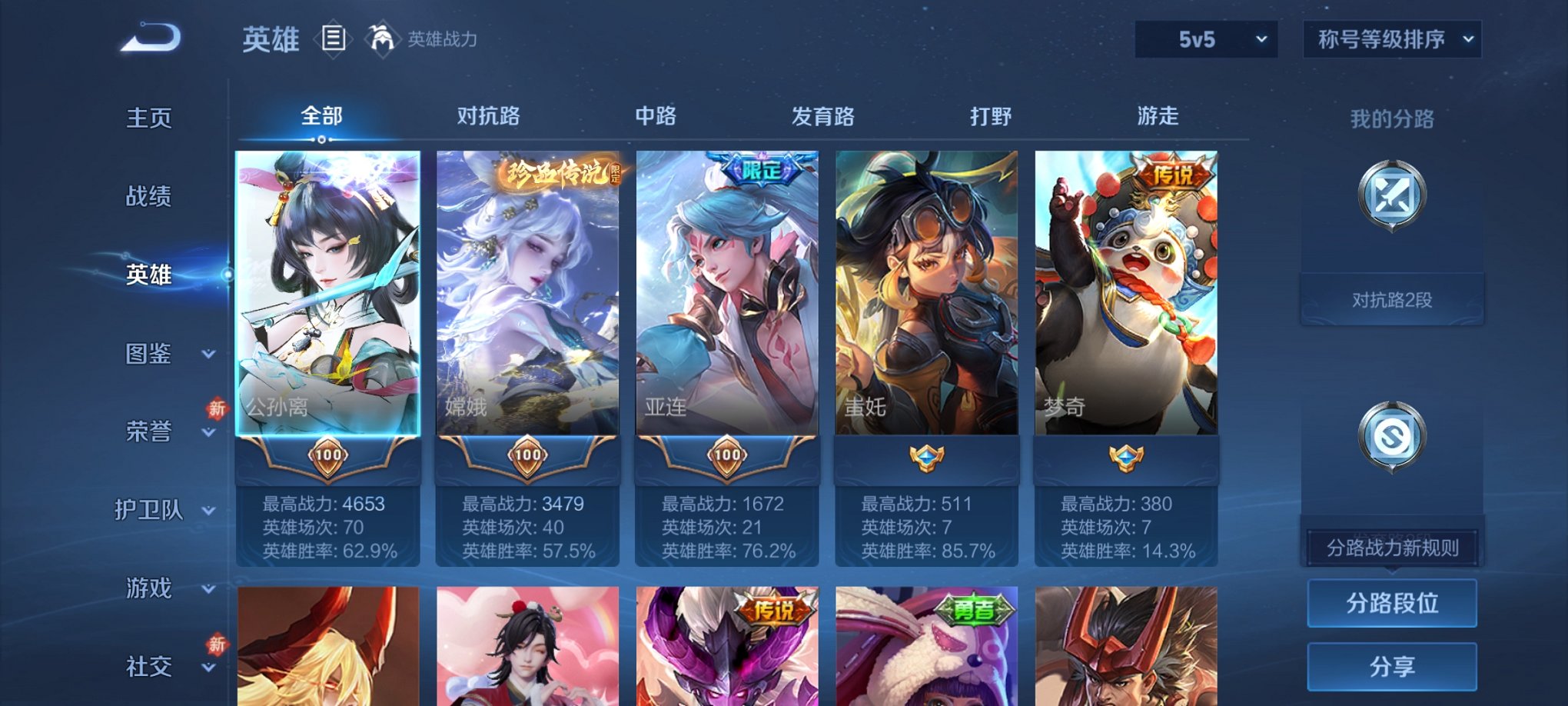Click the 英雄战力 helmet icon
The image size is (1568, 706).
coord(381,36)
